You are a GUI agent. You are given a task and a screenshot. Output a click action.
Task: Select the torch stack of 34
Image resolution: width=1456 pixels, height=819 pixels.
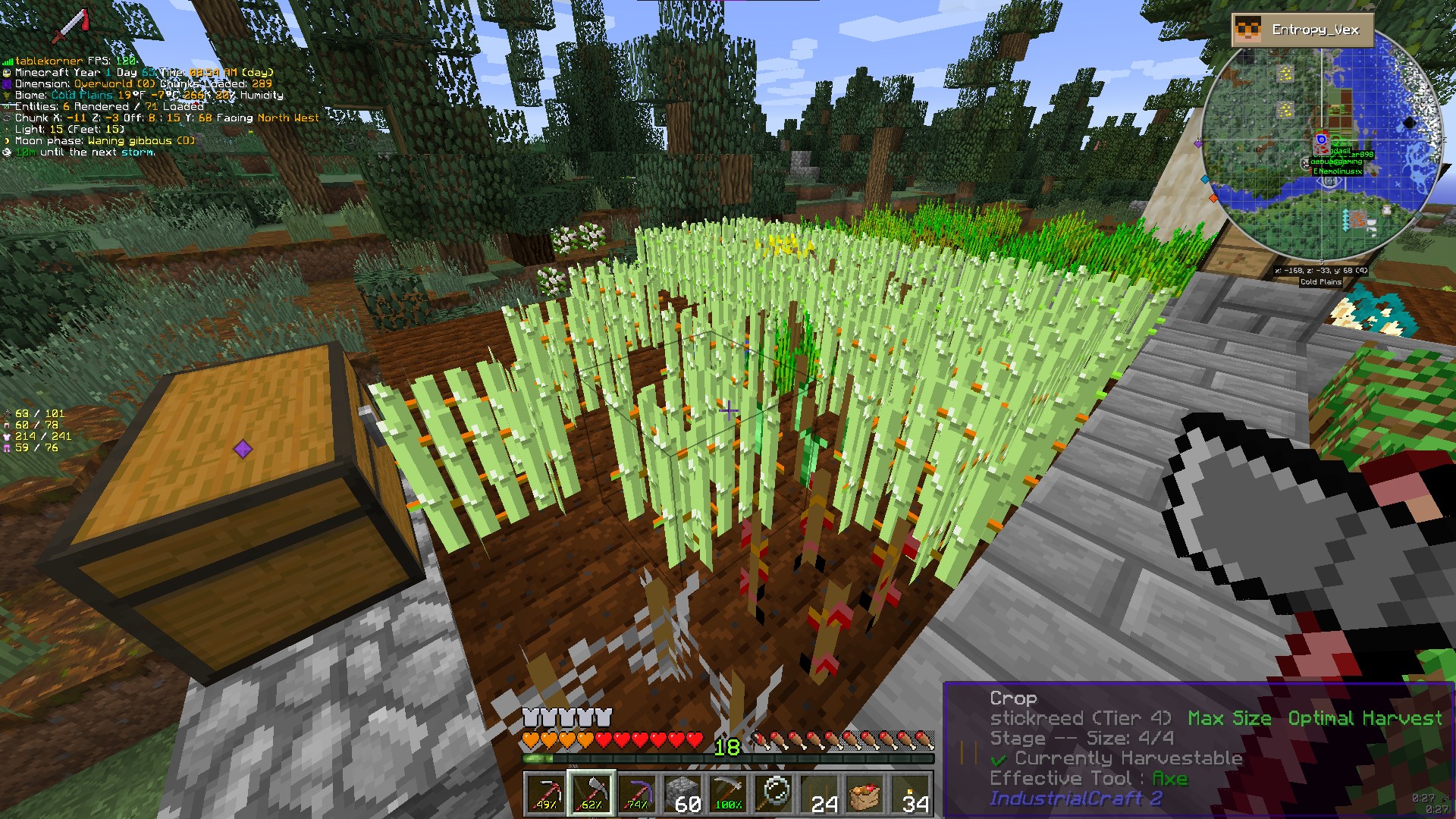[x=912, y=793]
